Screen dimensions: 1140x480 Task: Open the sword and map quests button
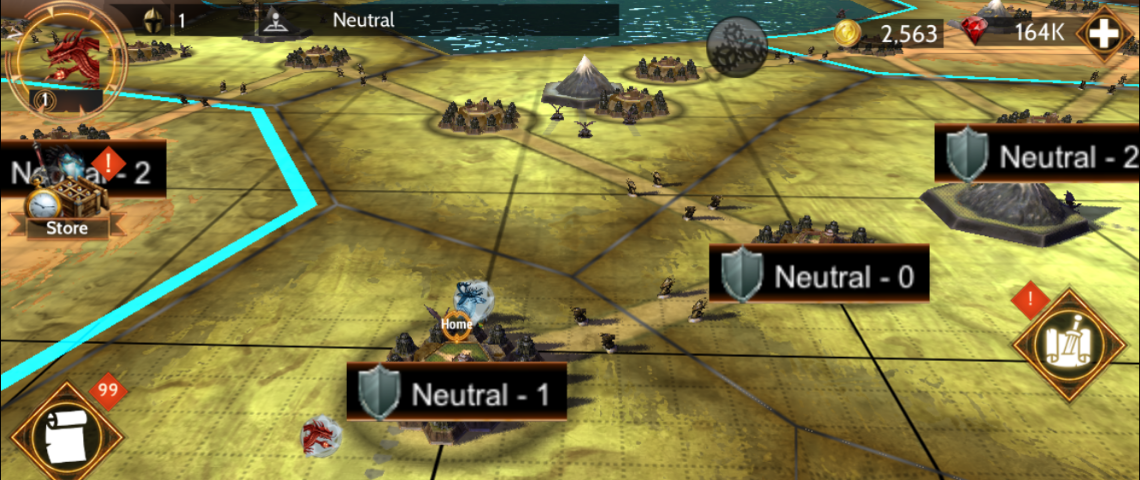pyautogui.click(x=1069, y=345)
